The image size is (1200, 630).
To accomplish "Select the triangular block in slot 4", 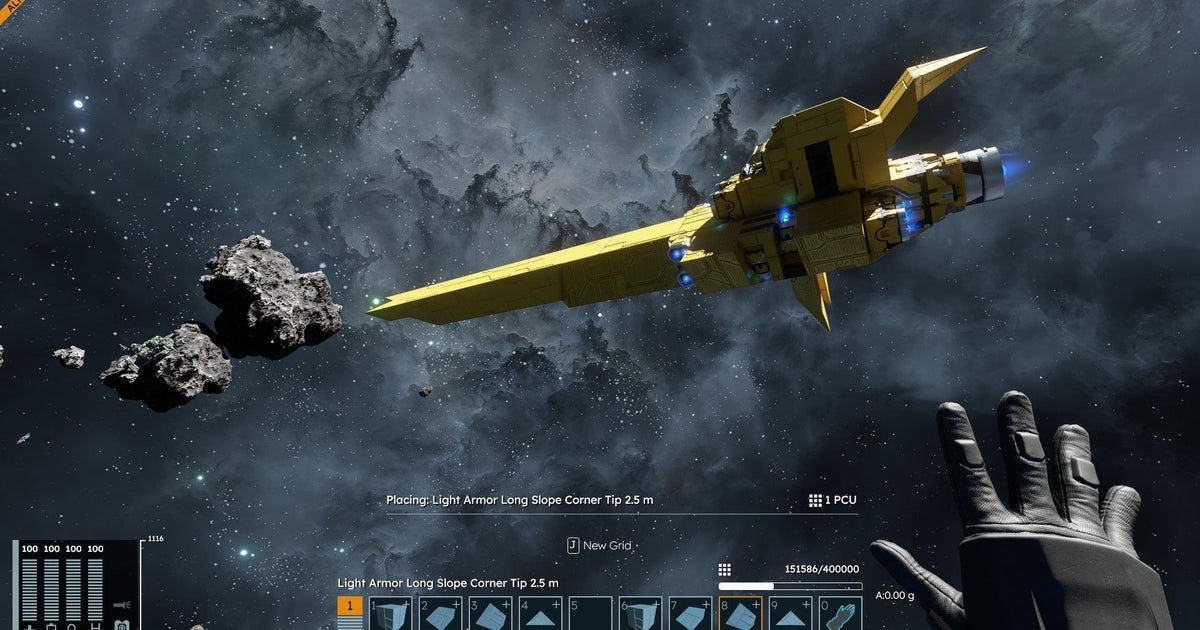I will (x=540, y=614).
